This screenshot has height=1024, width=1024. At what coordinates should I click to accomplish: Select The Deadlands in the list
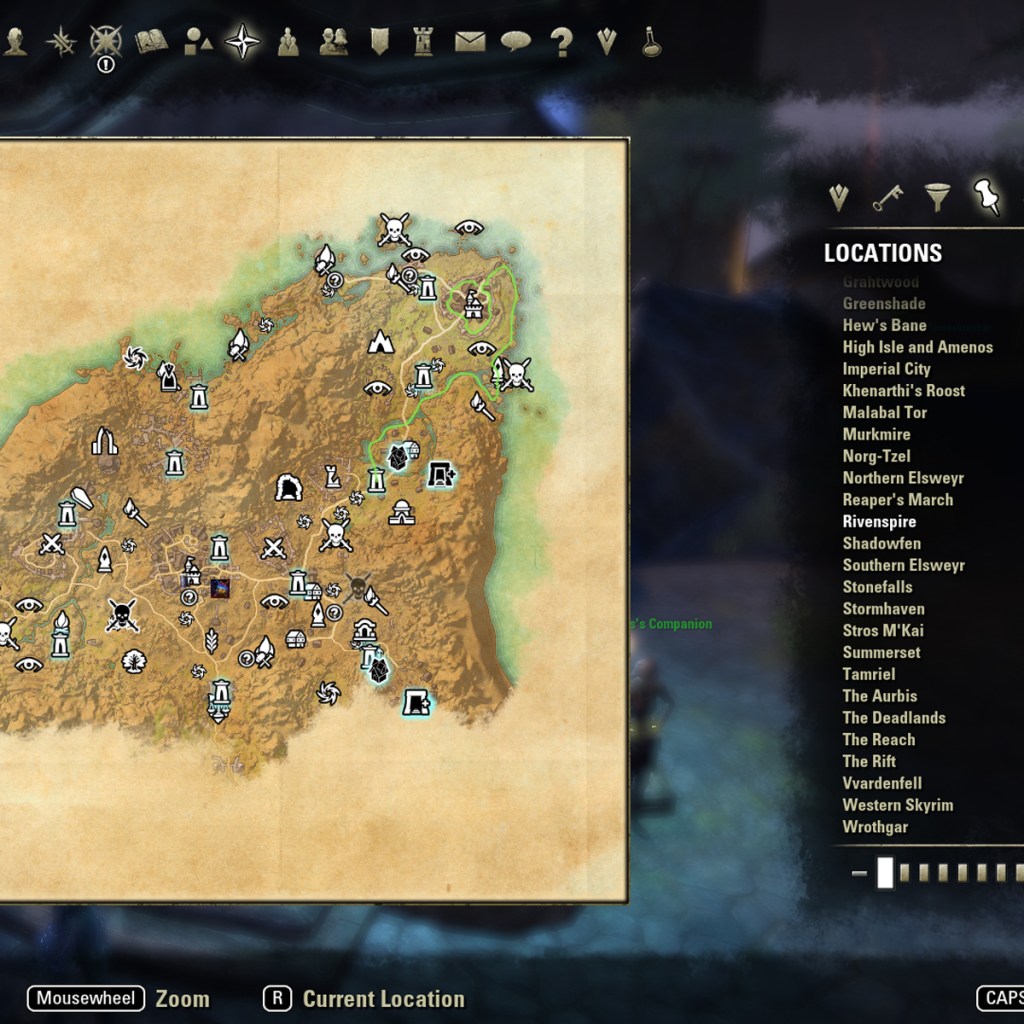tap(893, 717)
